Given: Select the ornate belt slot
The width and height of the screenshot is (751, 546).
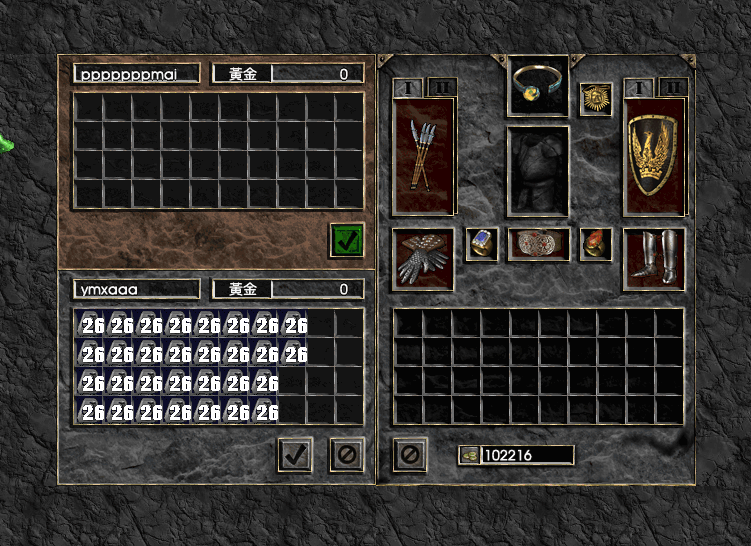Looking at the screenshot, I should 539,244.
